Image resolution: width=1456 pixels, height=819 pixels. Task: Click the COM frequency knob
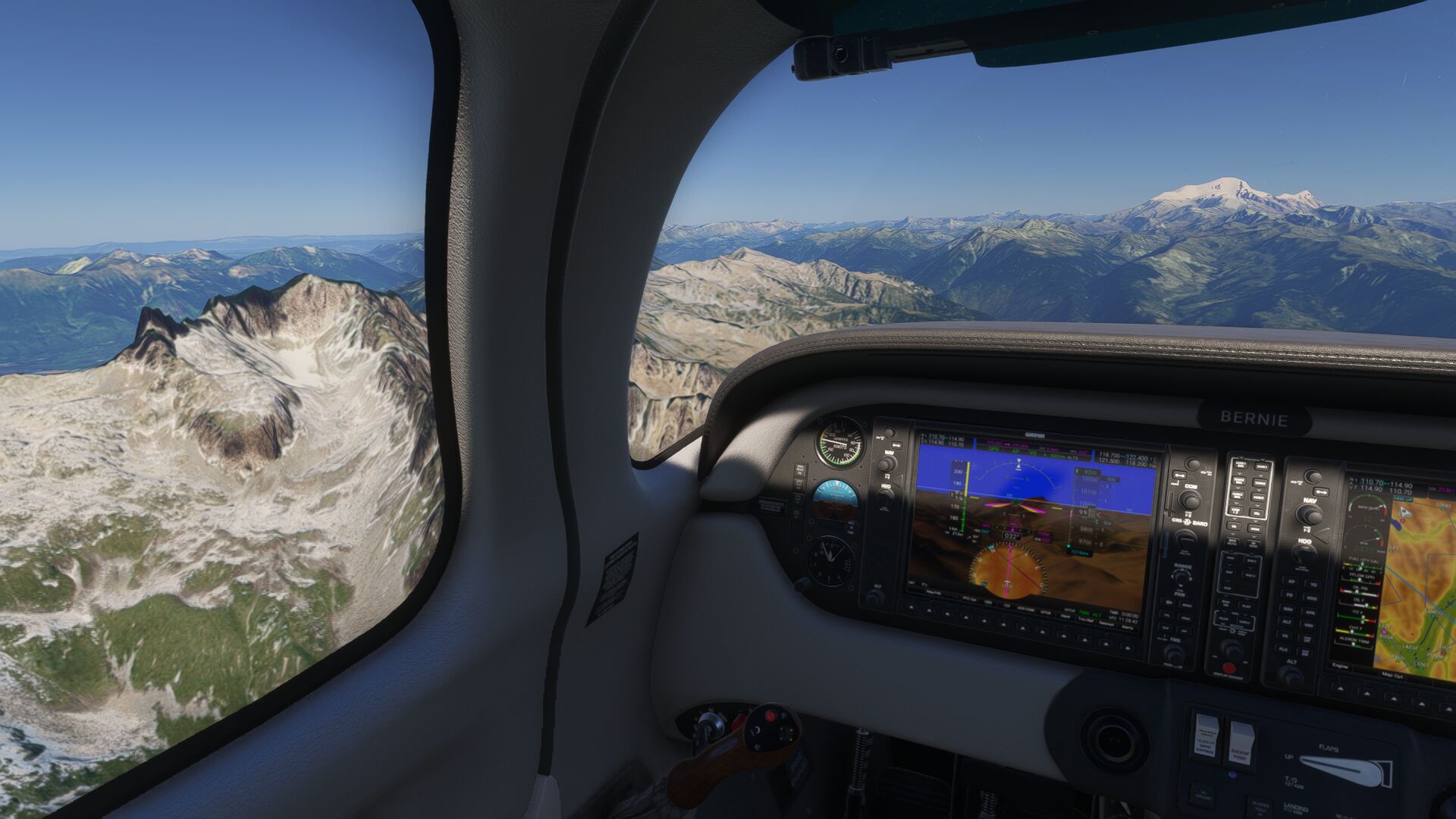[x=1188, y=500]
